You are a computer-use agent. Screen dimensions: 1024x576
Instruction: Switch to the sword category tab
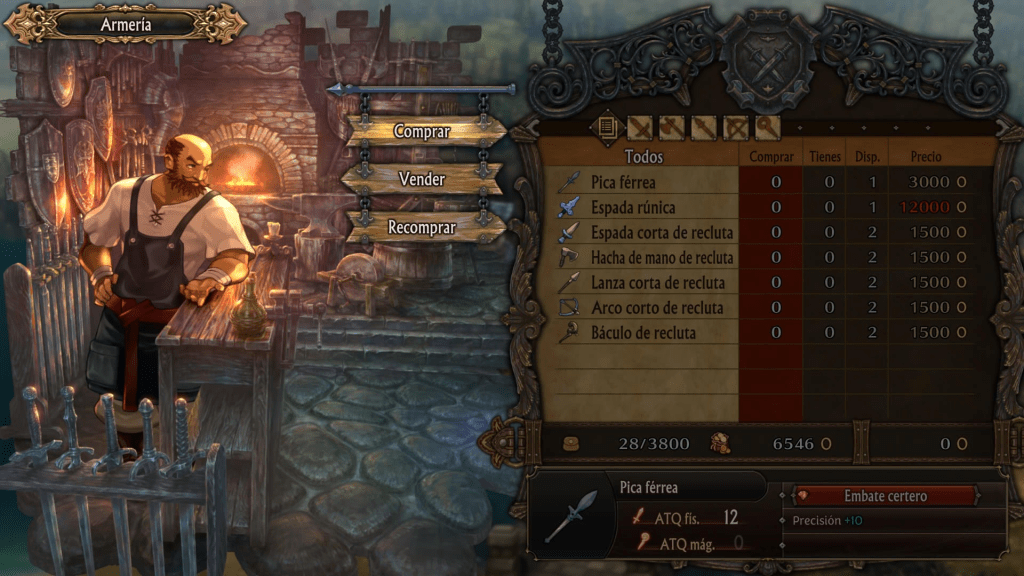pyautogui.click(x=640, y=127)
